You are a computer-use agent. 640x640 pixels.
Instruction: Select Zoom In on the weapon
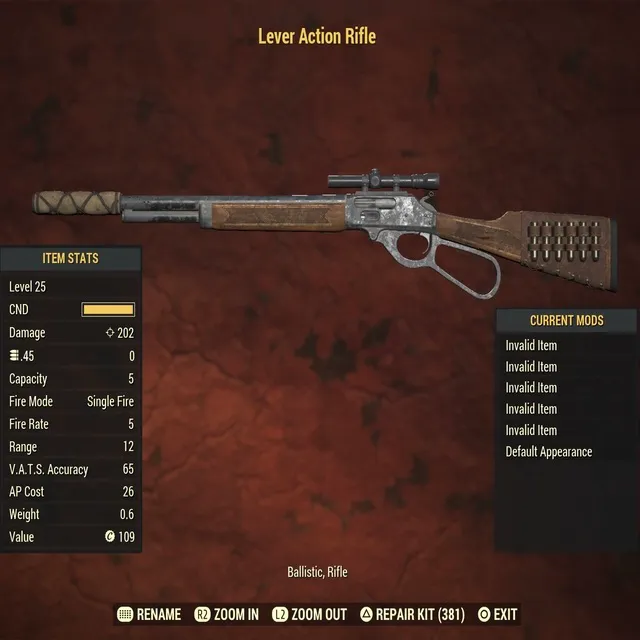[227, 614]
